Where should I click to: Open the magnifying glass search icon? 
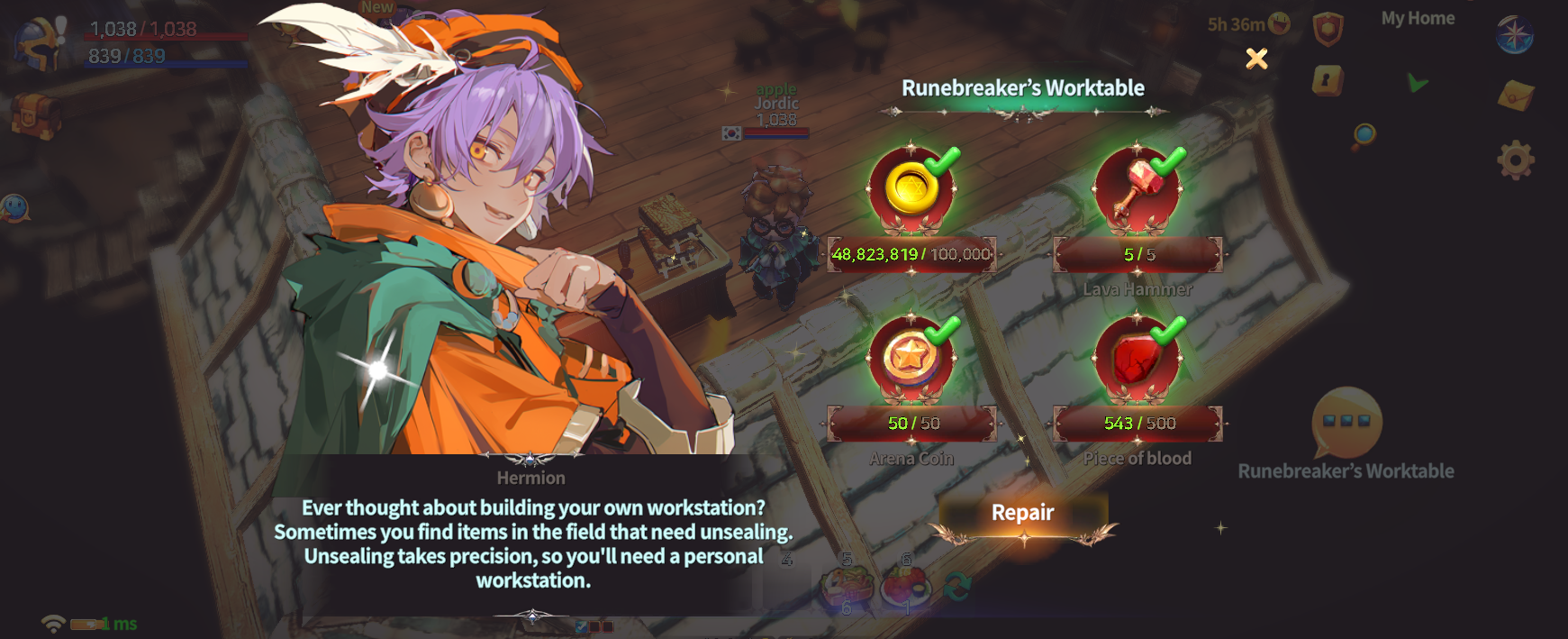(1364, 136)
